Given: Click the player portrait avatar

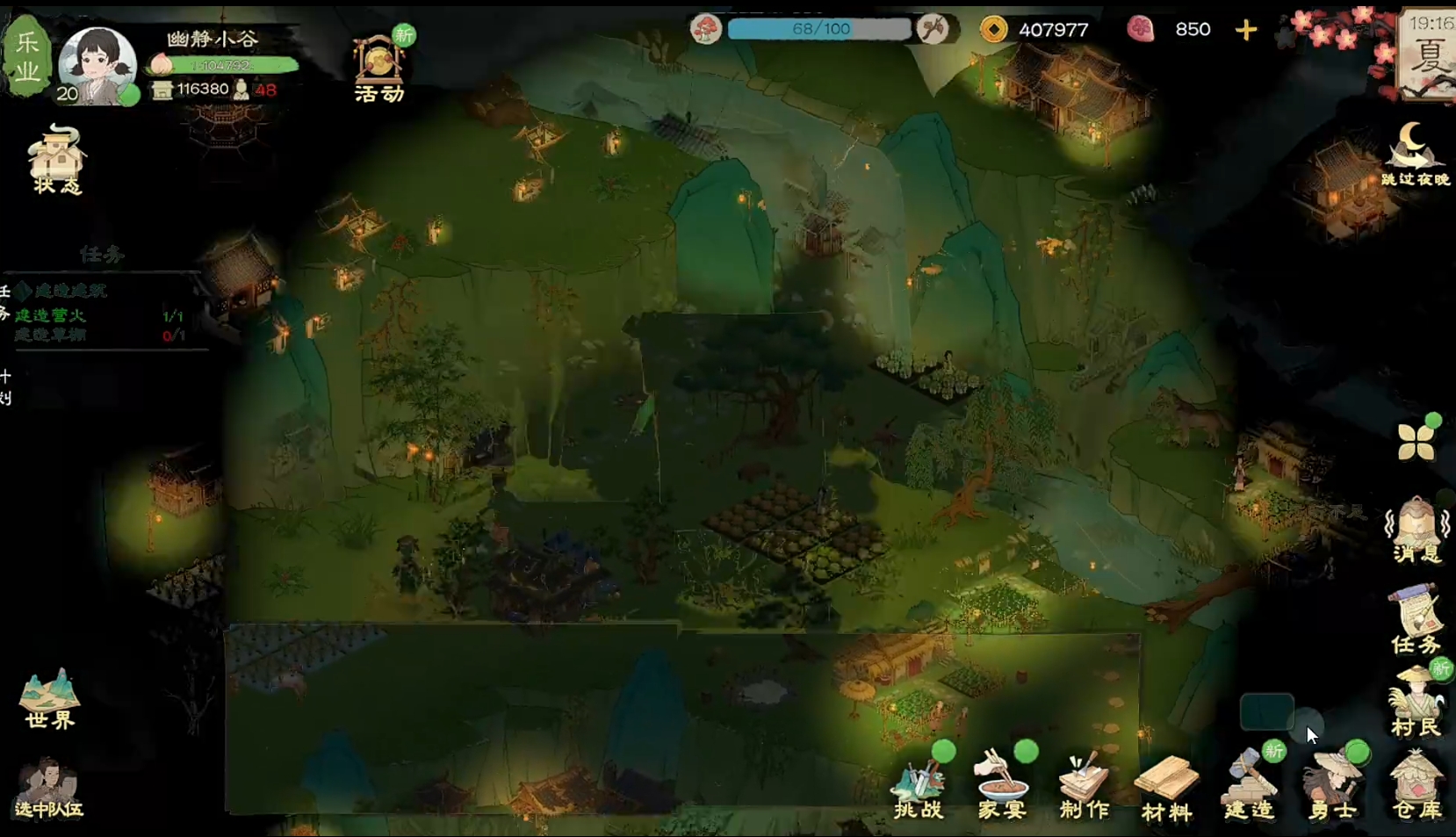Looking at the screenshot, I should point(97,65).
